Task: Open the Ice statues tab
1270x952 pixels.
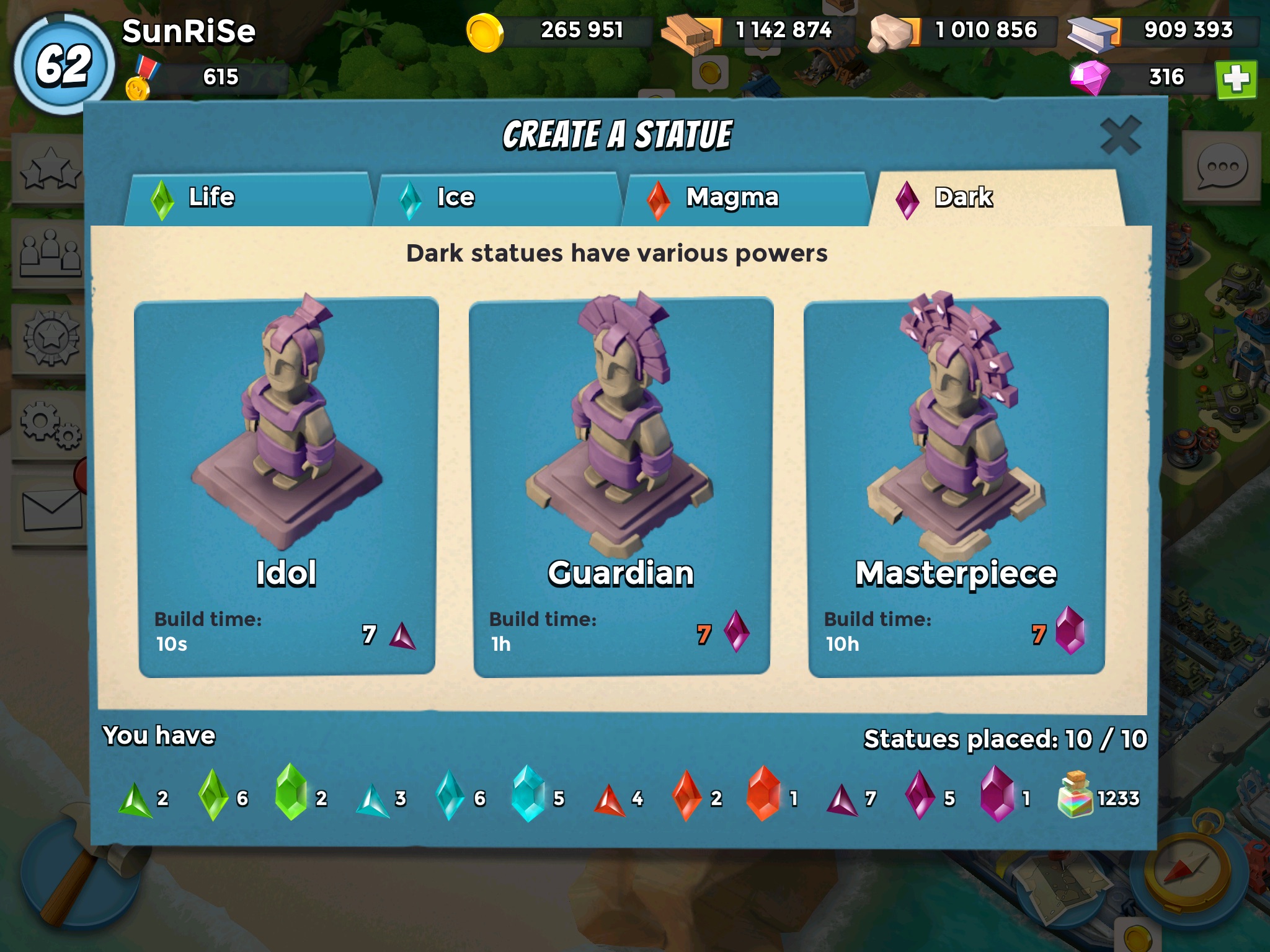Action: [497, 198]
